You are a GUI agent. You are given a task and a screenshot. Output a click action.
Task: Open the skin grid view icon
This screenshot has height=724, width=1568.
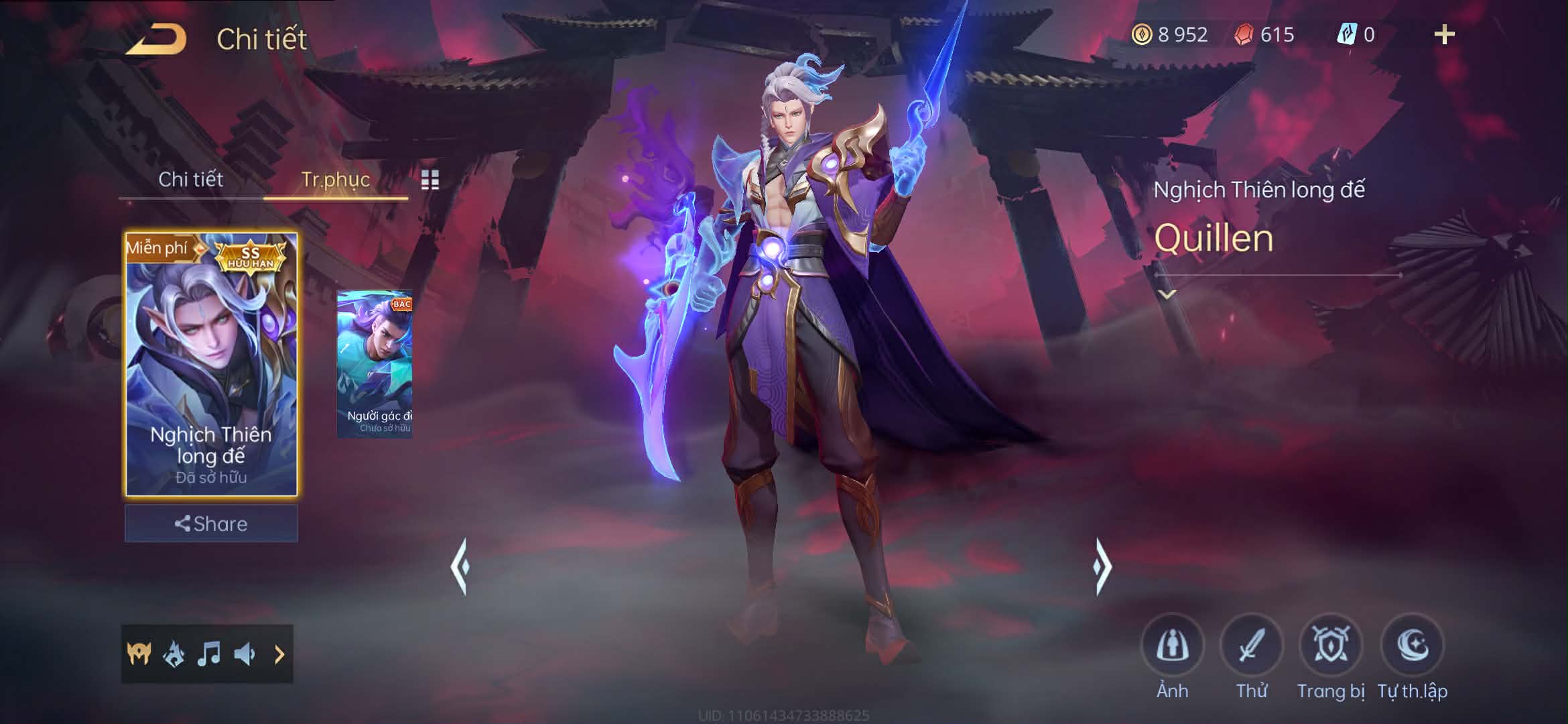[x=430, y=180]
